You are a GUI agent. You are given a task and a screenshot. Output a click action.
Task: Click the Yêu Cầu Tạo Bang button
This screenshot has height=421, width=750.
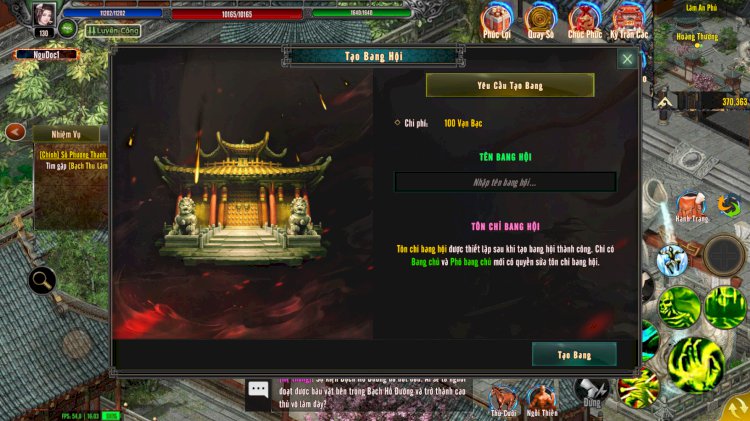[510, 86]
